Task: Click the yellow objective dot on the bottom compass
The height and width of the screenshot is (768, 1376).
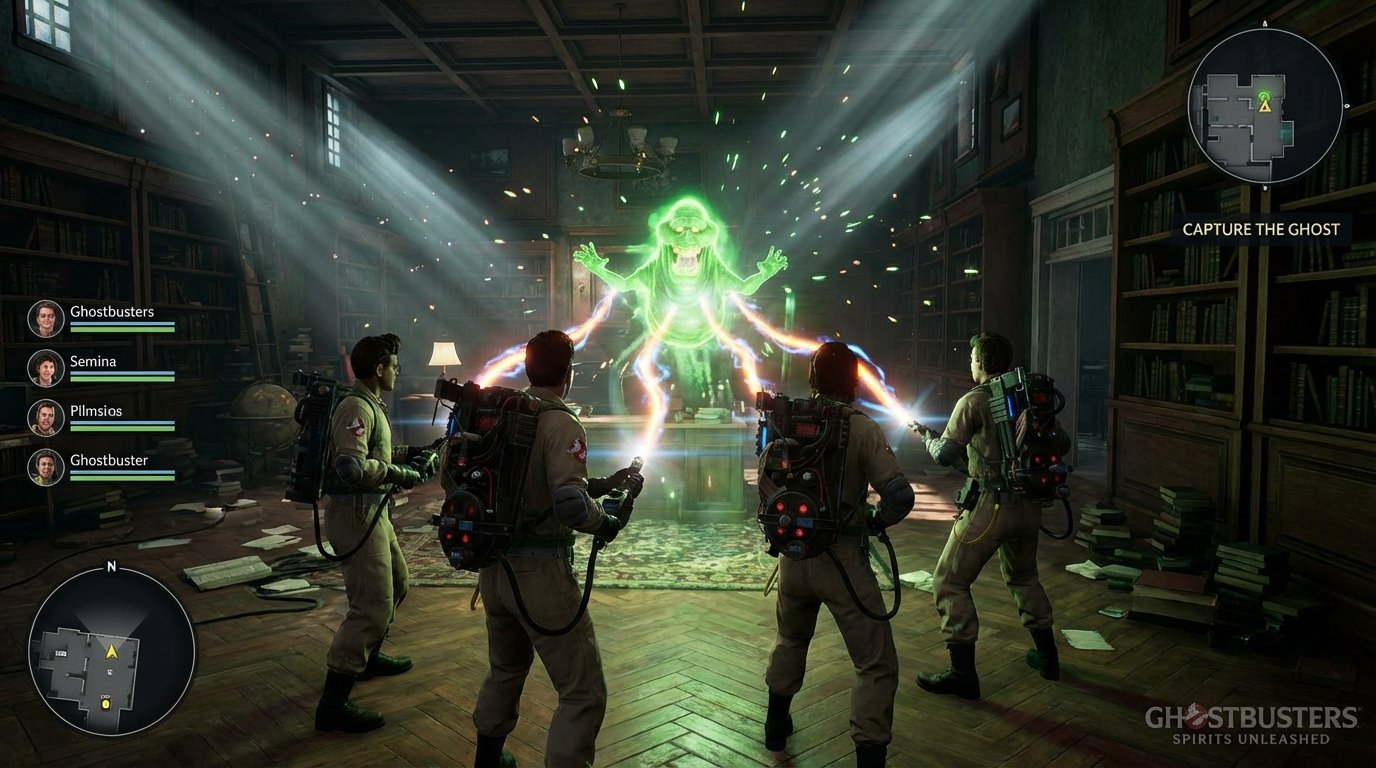Action: [x=105, y=703]
